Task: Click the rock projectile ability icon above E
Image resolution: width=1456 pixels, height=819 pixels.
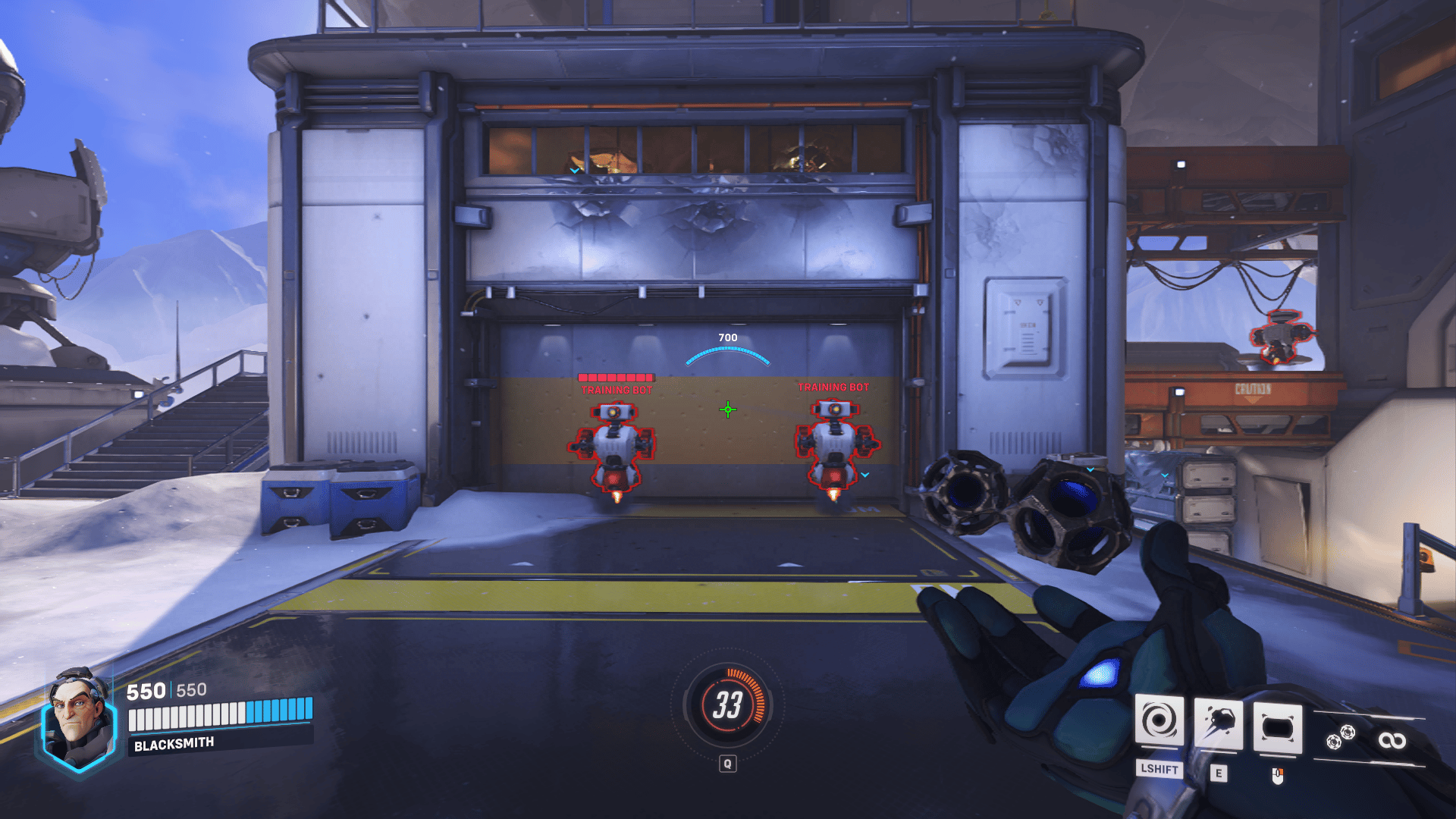Action: tap(1218, 723)
